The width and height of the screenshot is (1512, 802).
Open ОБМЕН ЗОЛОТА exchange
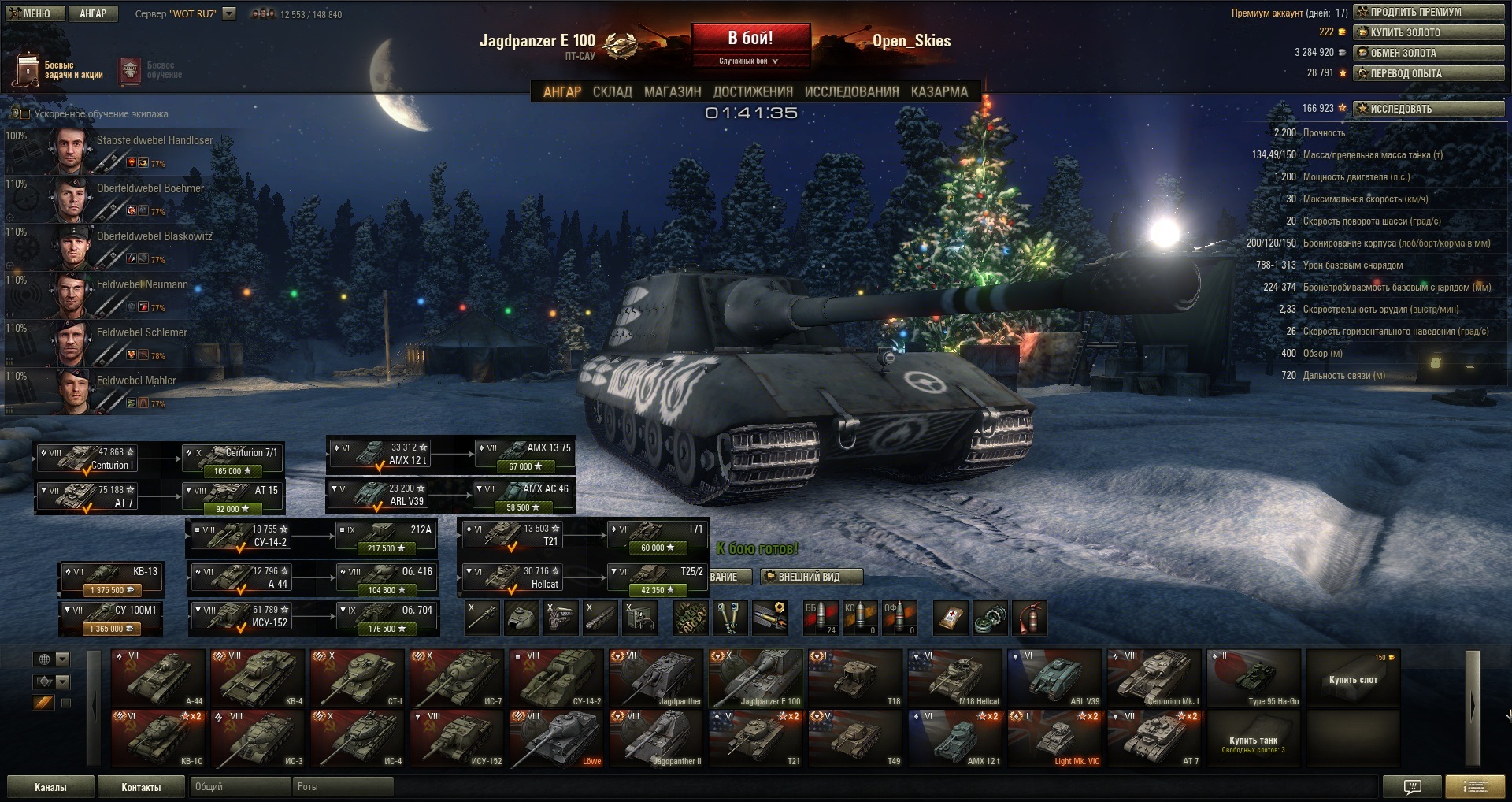1428,54
